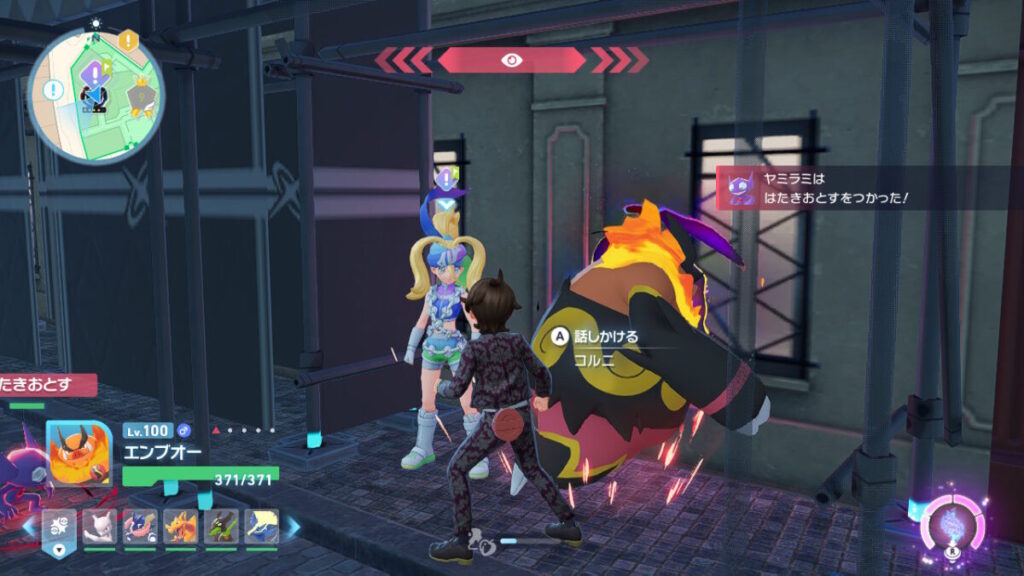Switch to Greninja in the party bar

(x=140, y=526)
